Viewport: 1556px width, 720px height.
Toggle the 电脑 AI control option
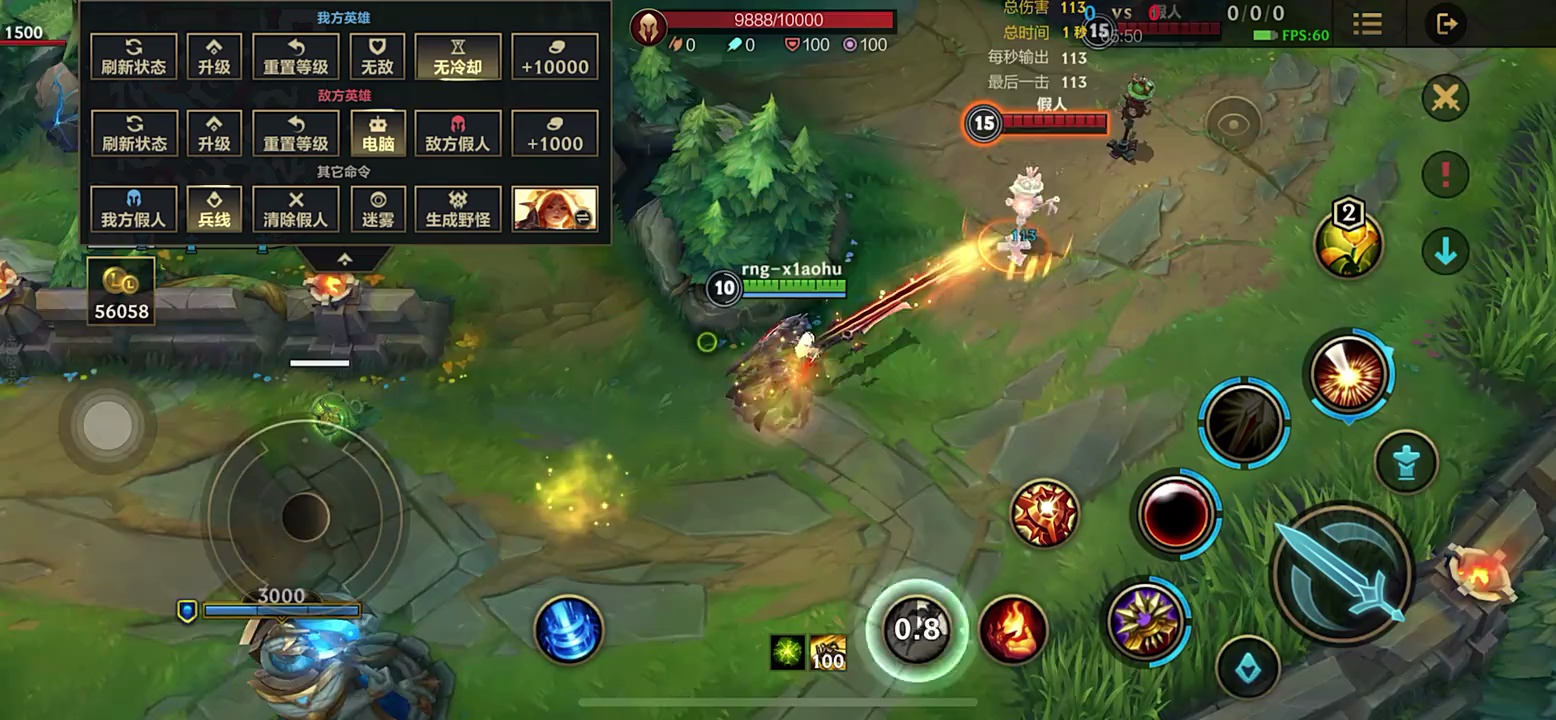click(378, 133)
